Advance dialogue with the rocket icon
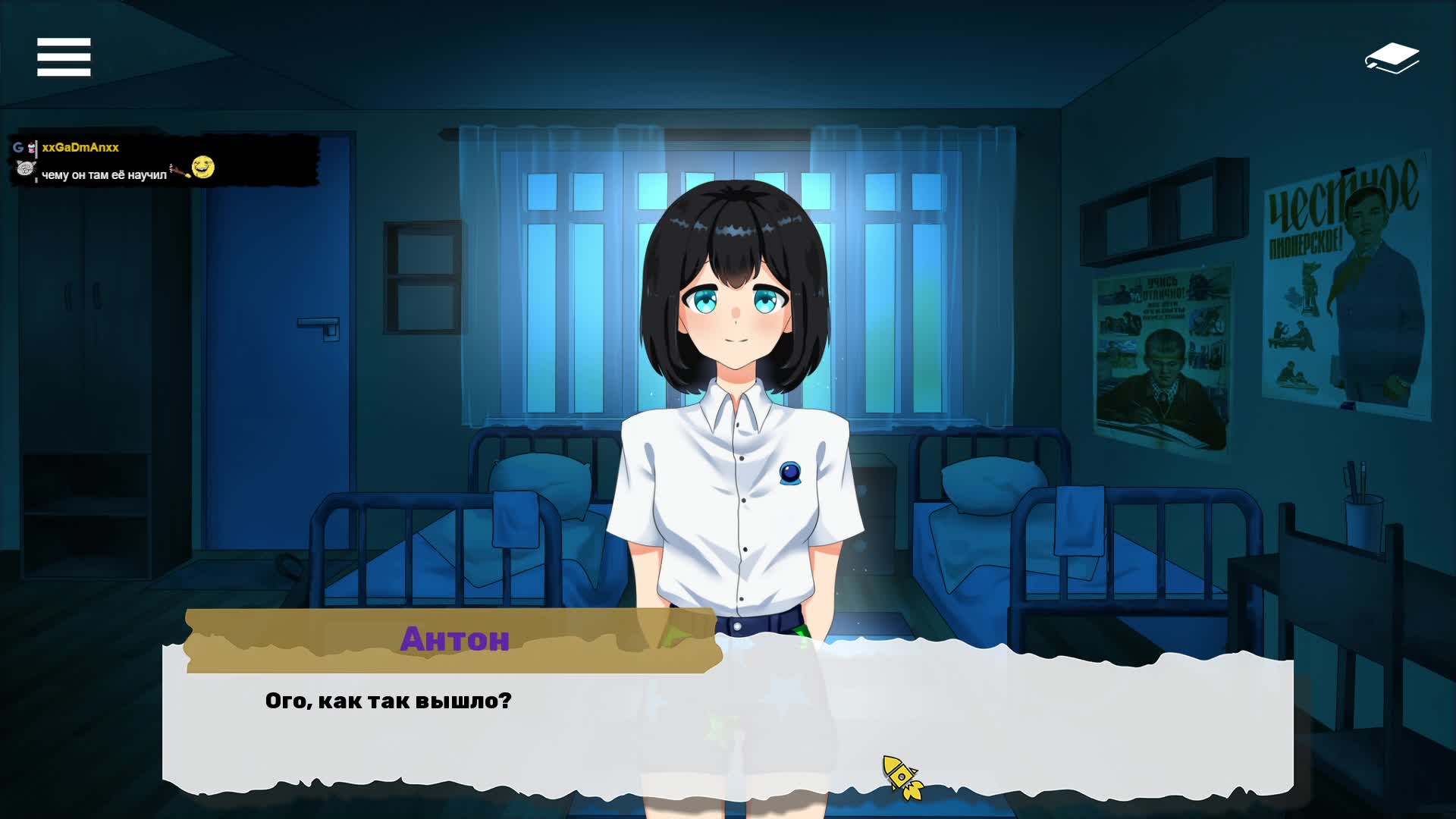1456x819 pixels. click(x=902, y=777)
